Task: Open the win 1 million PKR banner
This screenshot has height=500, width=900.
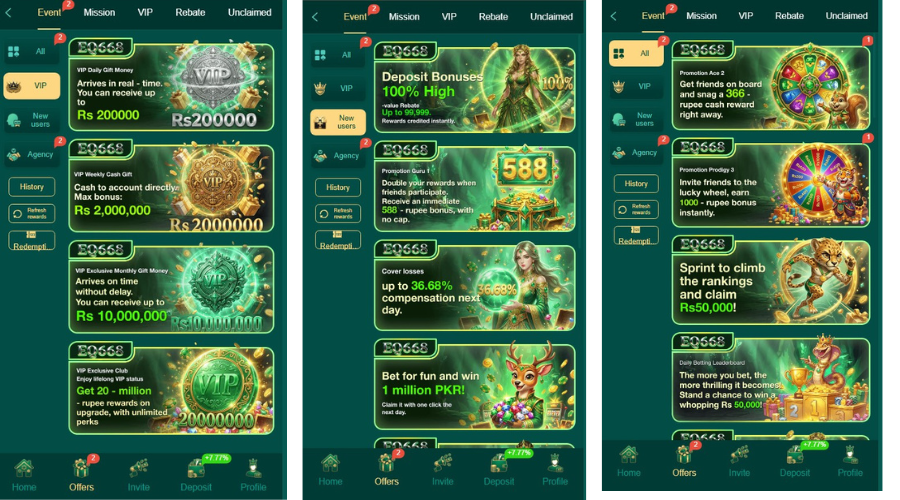Action: coord(474,384)
